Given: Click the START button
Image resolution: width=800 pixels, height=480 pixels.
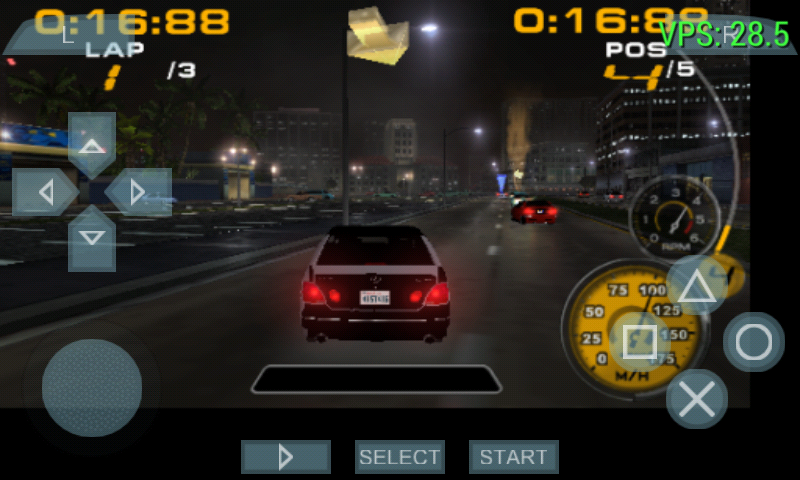Looking at the screenshot, I should 514,457.
